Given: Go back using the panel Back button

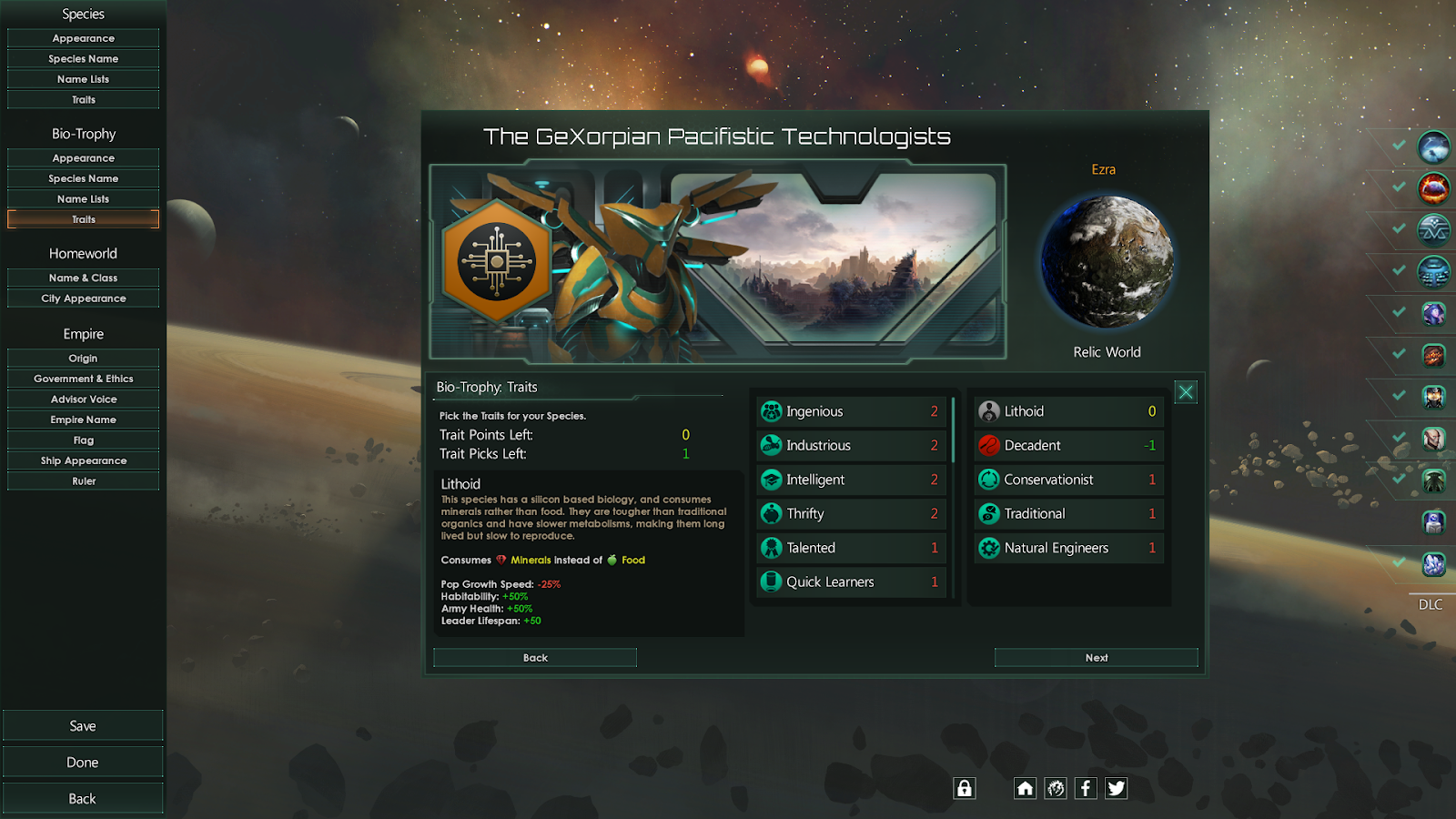Looking at the screenshot, I should [535, 657].
